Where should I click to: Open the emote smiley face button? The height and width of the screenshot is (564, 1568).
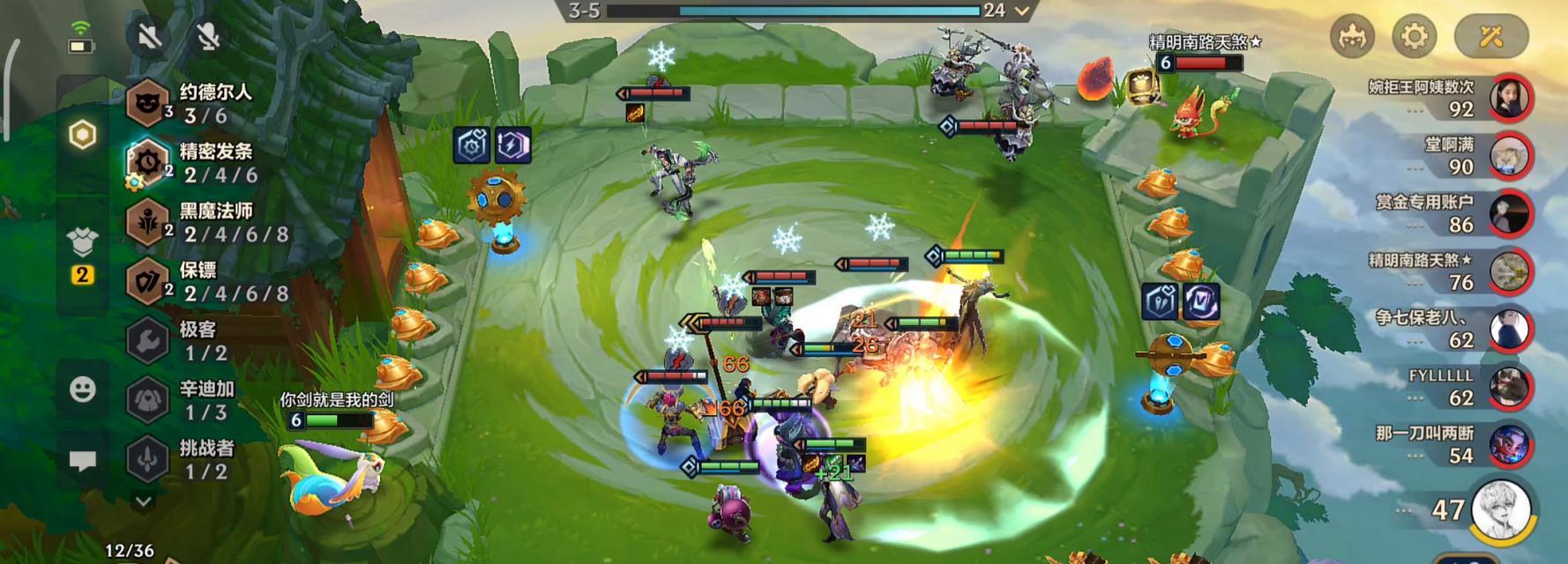83,389
